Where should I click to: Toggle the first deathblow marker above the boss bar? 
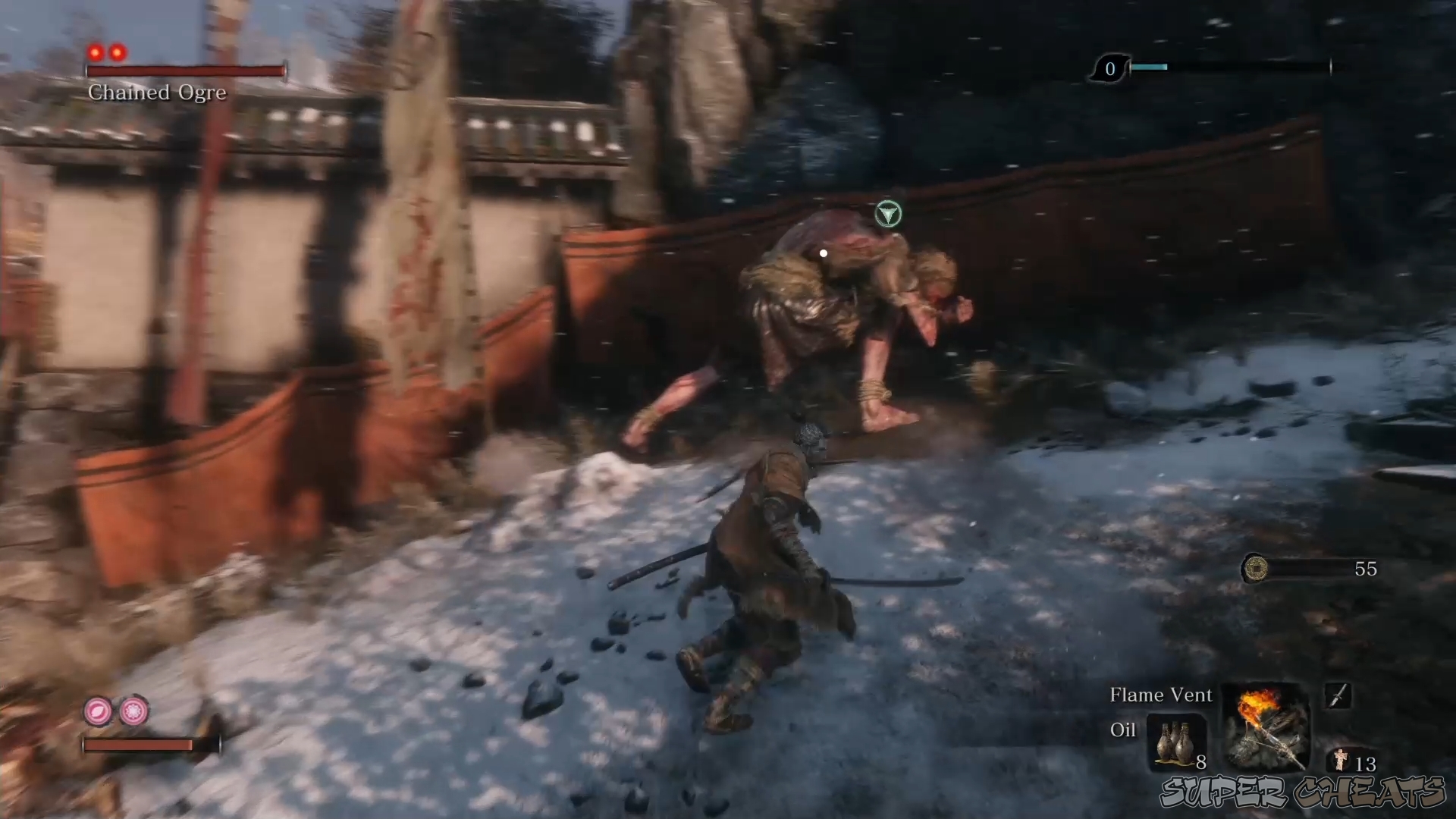96,52
